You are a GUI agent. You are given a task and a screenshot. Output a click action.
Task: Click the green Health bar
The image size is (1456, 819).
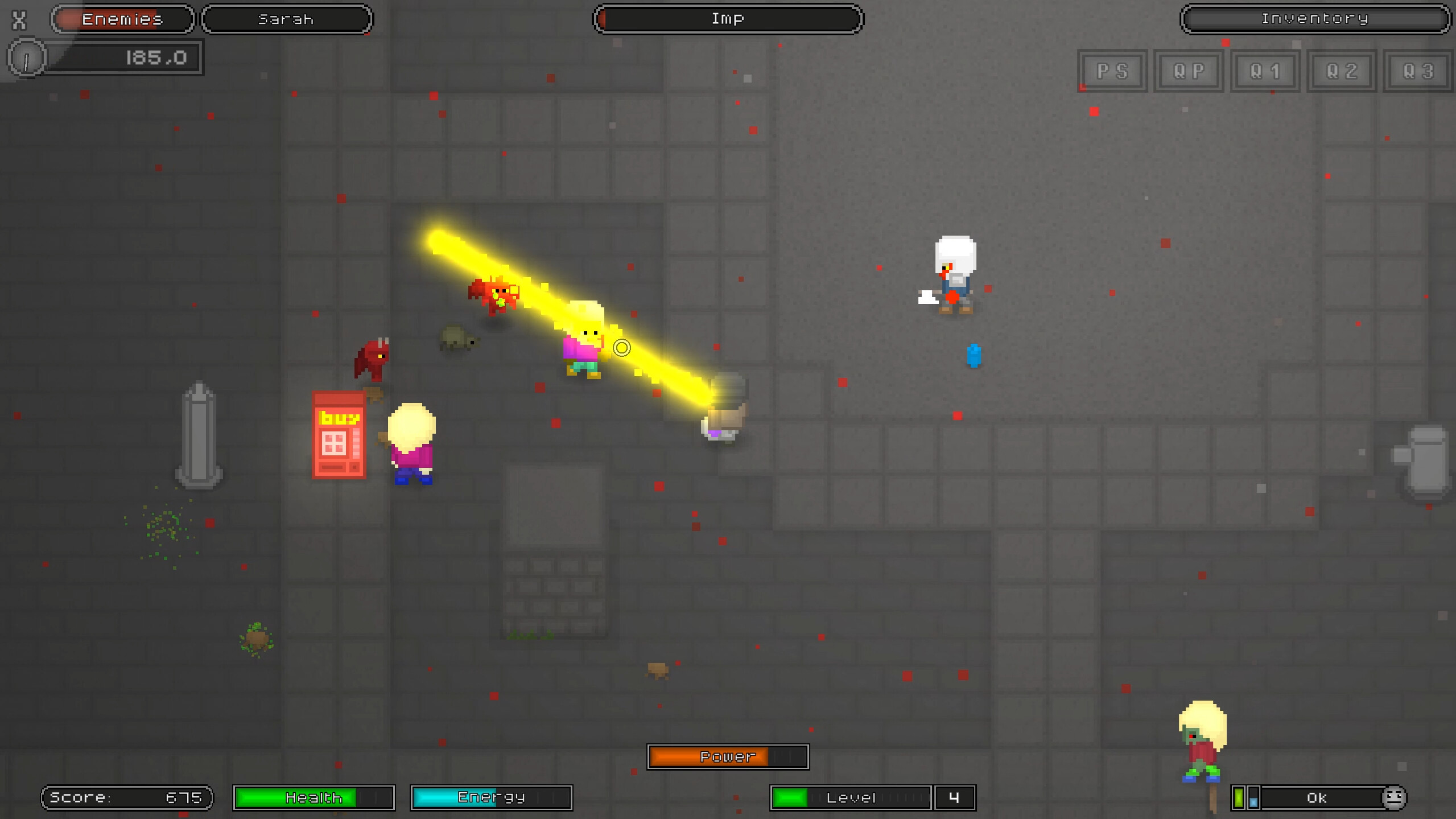tap(314, 797)
